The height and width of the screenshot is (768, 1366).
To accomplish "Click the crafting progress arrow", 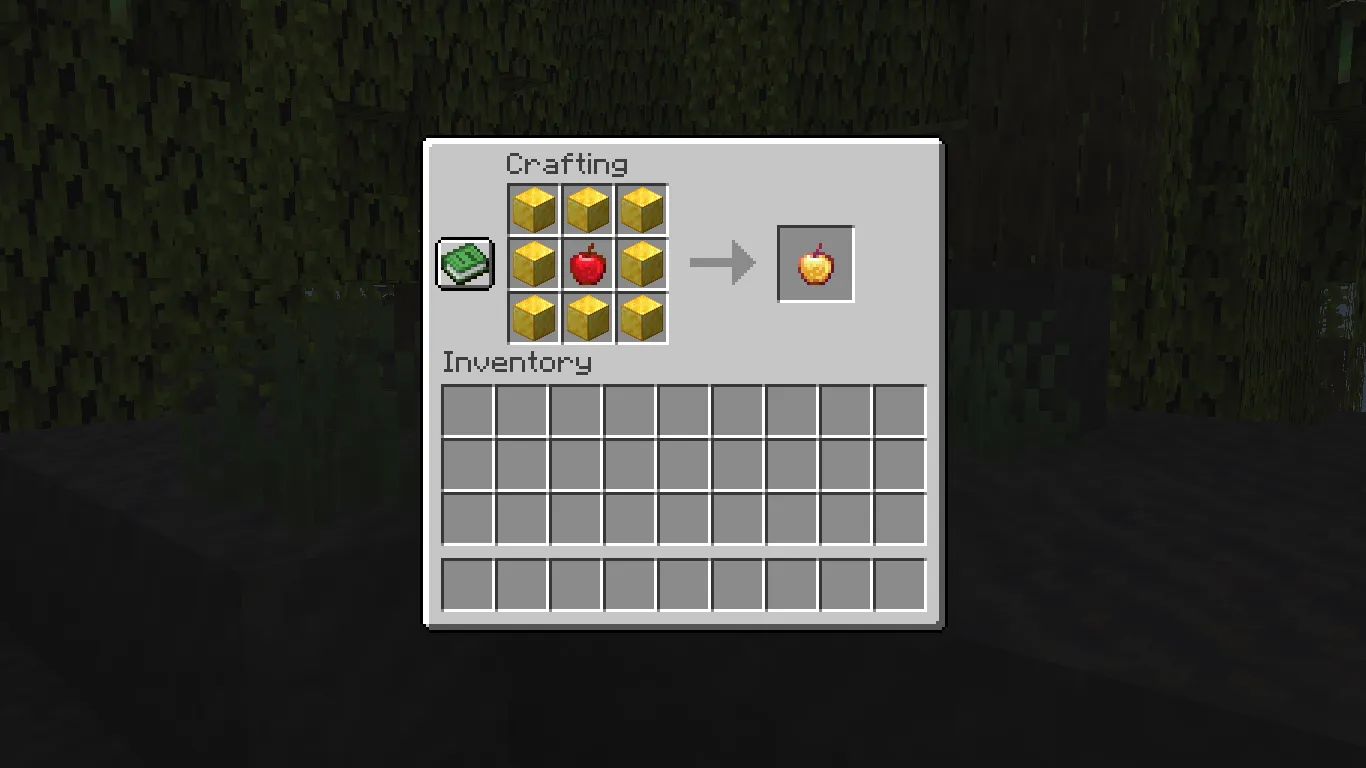I will [x=722, y=263].
